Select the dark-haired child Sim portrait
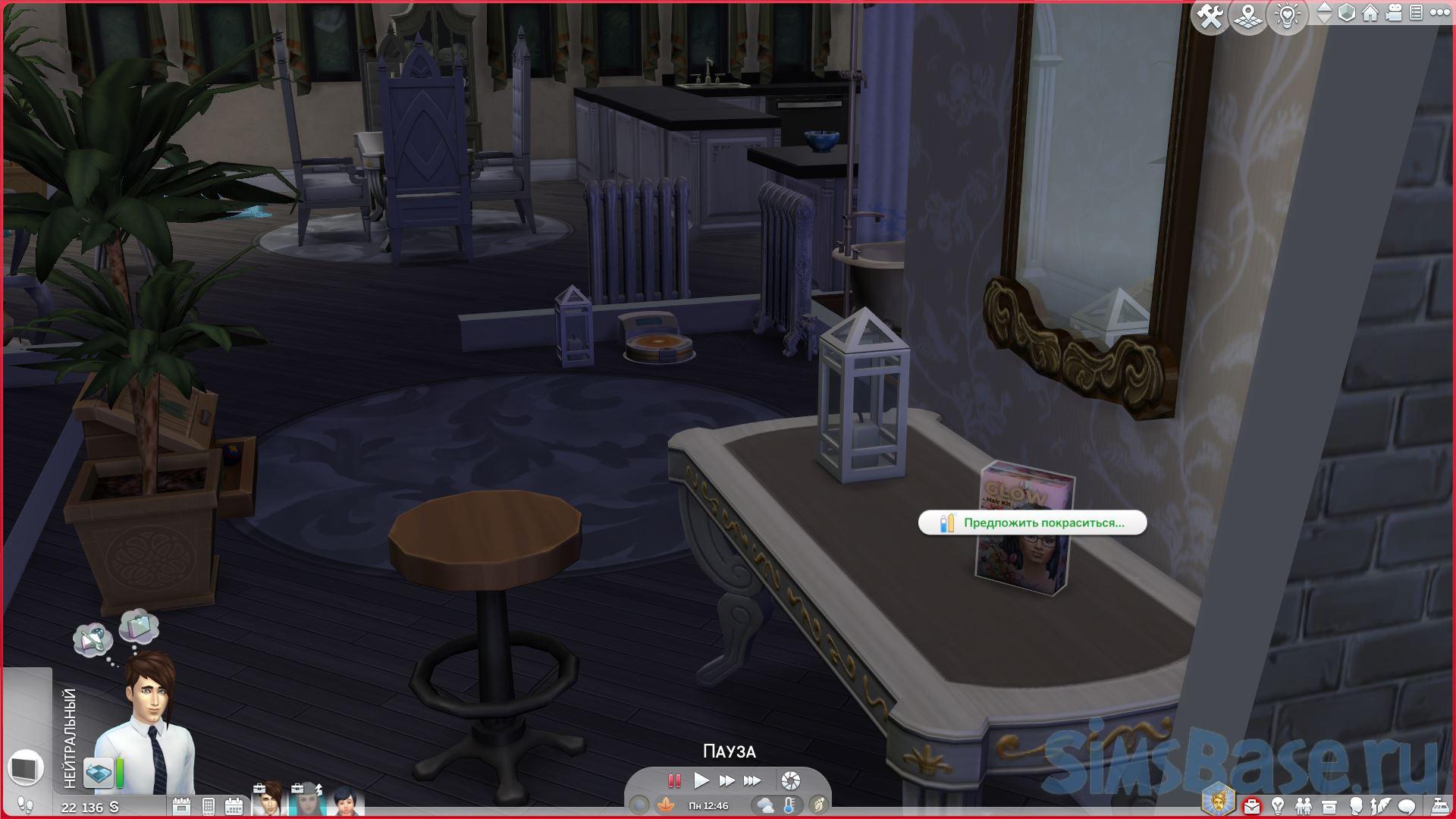The height and width of the screenshot is (819, 1456). point(347,802)
